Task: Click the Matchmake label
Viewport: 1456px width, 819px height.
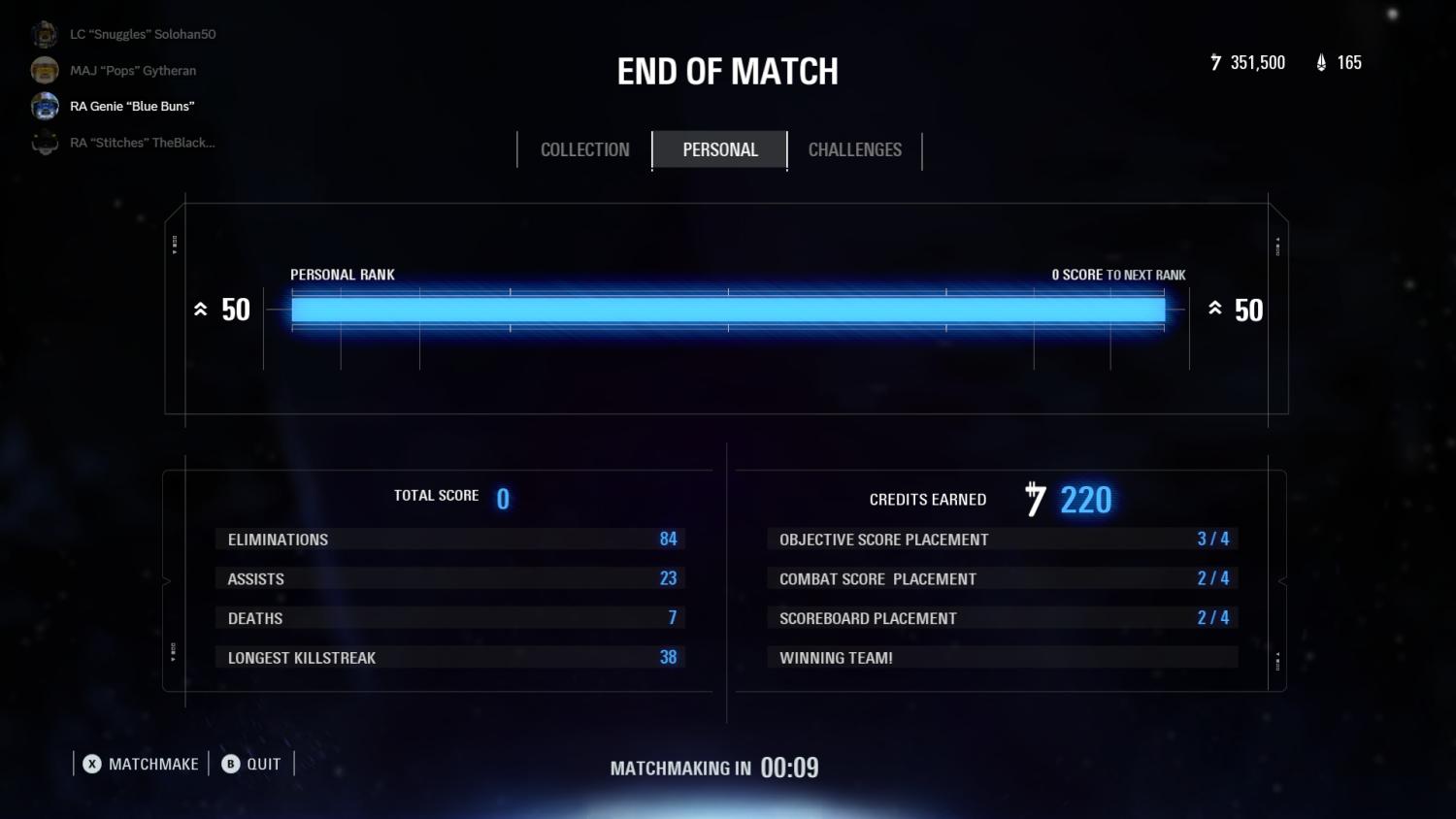Action: tap(155, 764)
